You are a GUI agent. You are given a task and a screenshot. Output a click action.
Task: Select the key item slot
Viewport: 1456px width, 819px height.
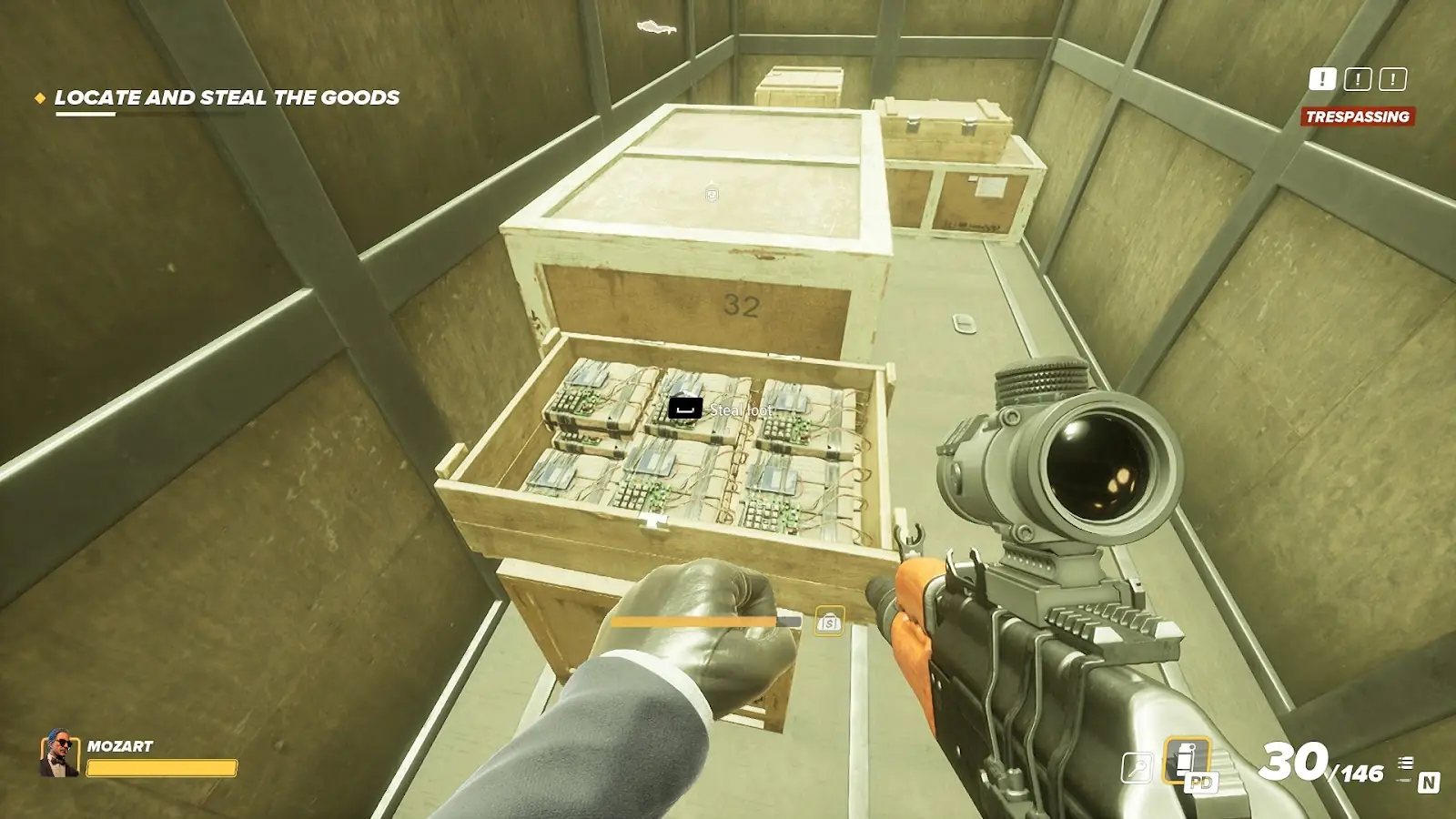(1137, 768)
